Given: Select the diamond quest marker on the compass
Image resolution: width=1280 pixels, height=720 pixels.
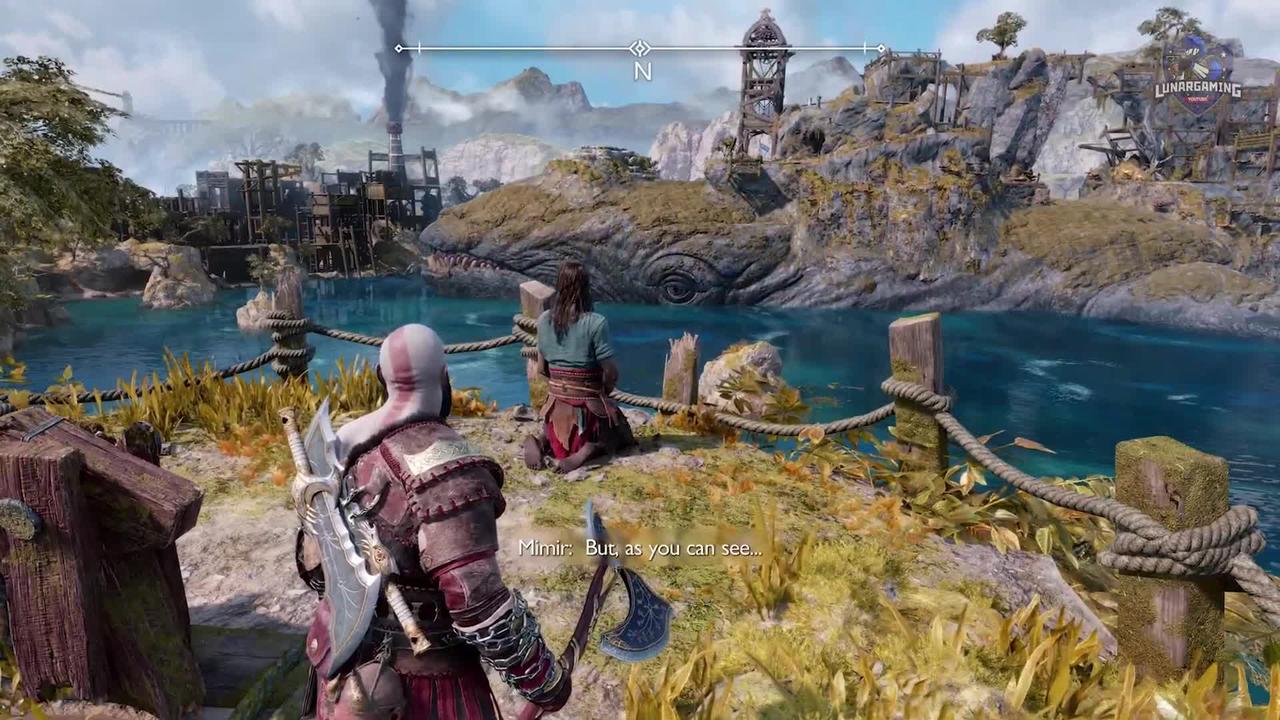Looking at the screenshot, I should (639, 47).
